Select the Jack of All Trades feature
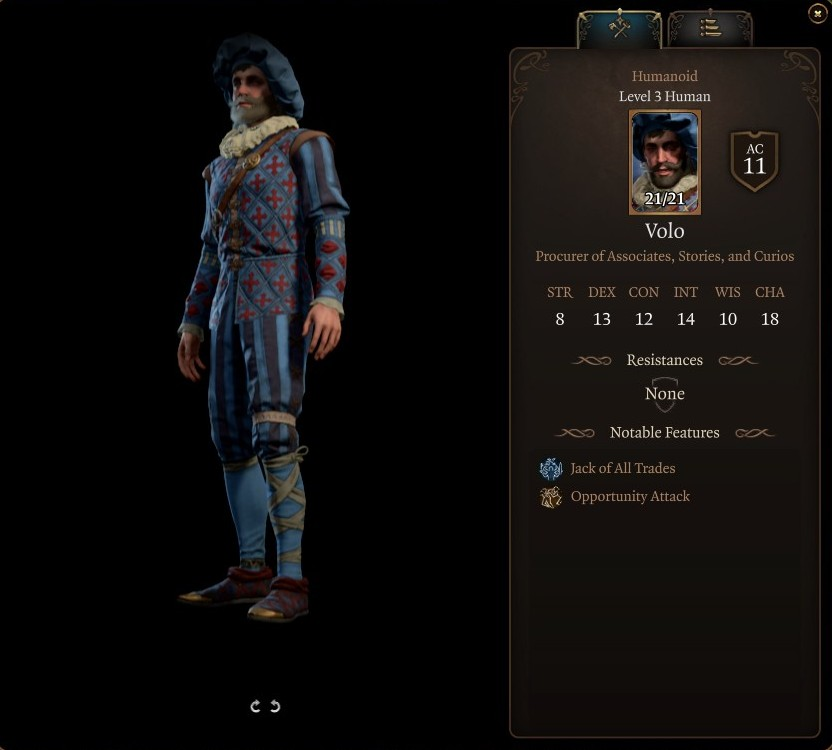 click(622, 468)
